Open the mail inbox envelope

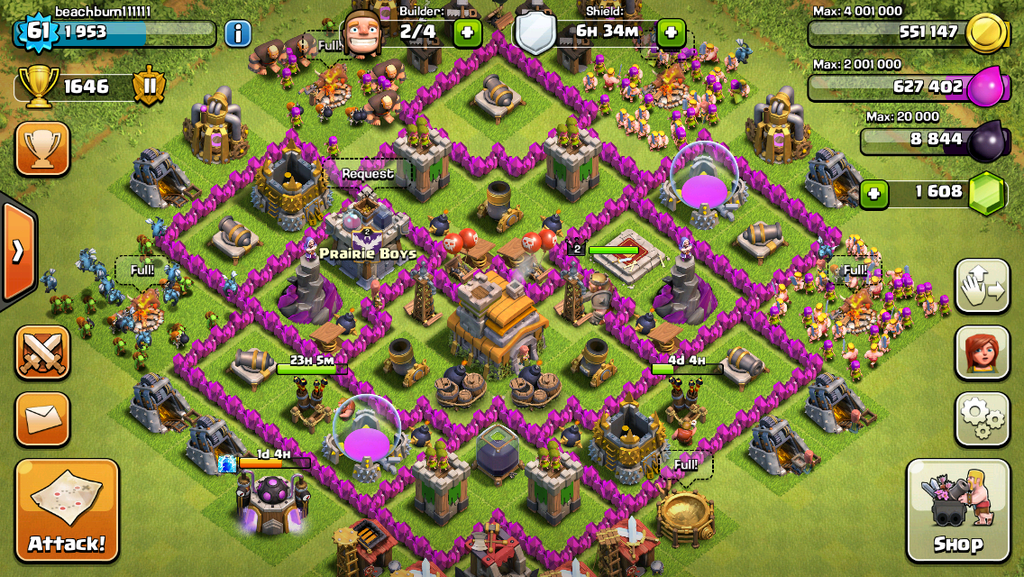point(42,419)
